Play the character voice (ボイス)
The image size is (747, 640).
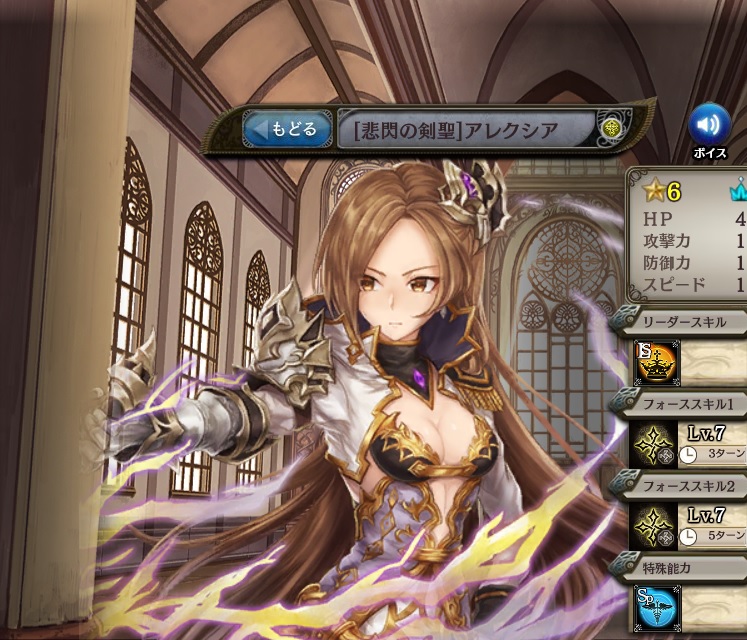pos(709,125)
